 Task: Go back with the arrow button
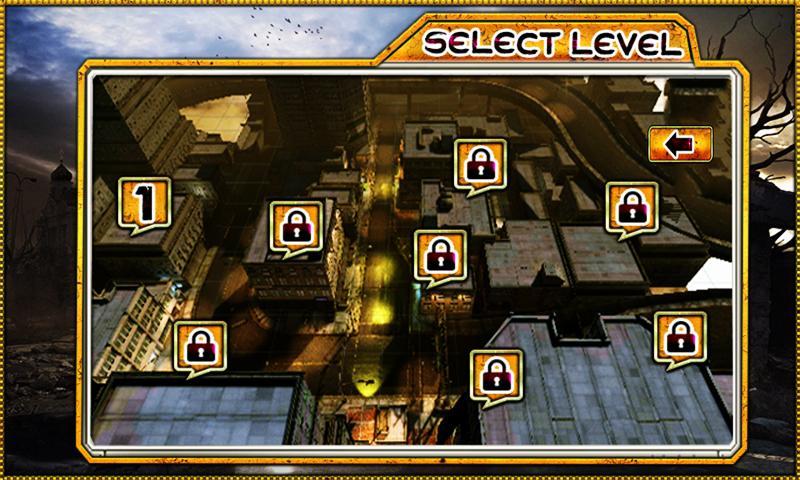coord(680,144)
